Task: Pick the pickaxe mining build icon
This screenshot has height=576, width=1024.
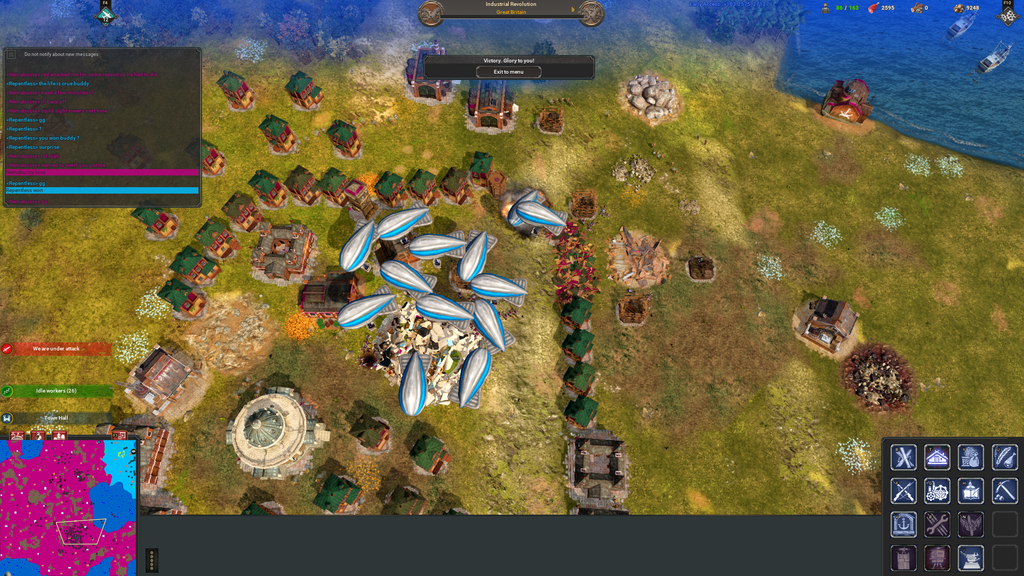Action: coord(1004,491)
